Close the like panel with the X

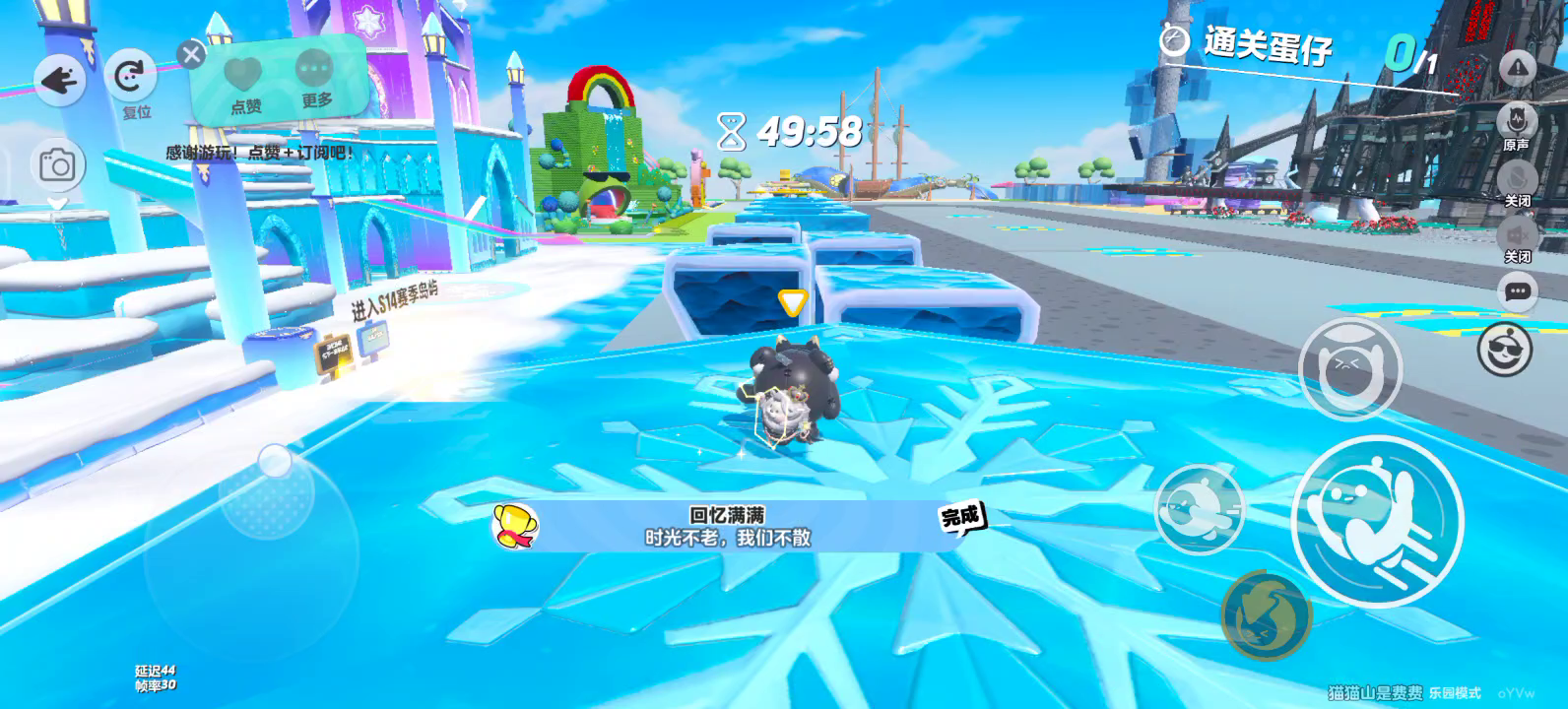(191, 54)
